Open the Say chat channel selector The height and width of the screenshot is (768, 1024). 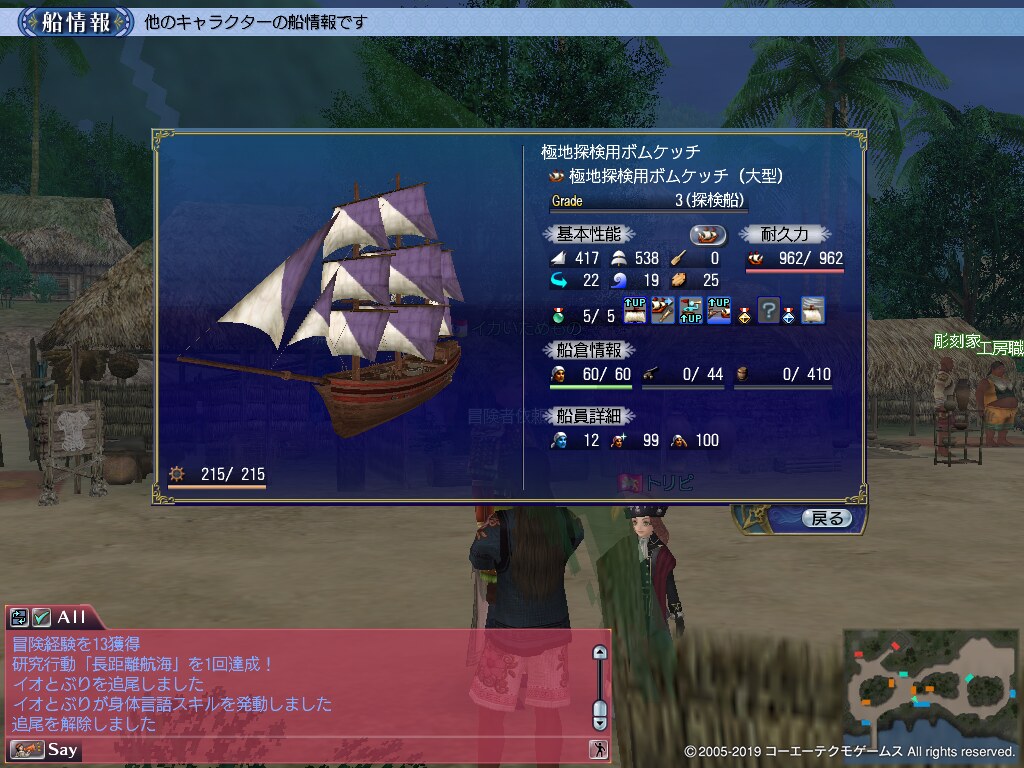[x=45, y=749]
